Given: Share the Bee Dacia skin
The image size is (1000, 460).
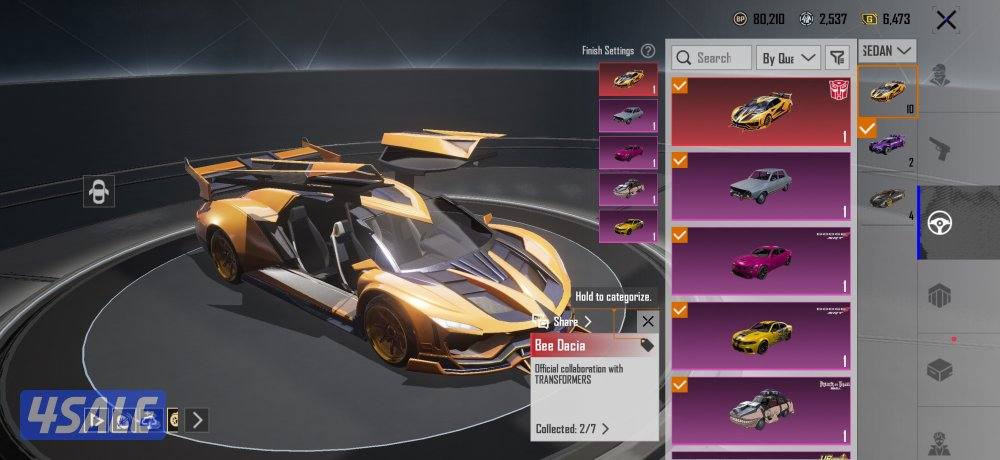Looking at the screenshot, I should [x=566, y=322].
